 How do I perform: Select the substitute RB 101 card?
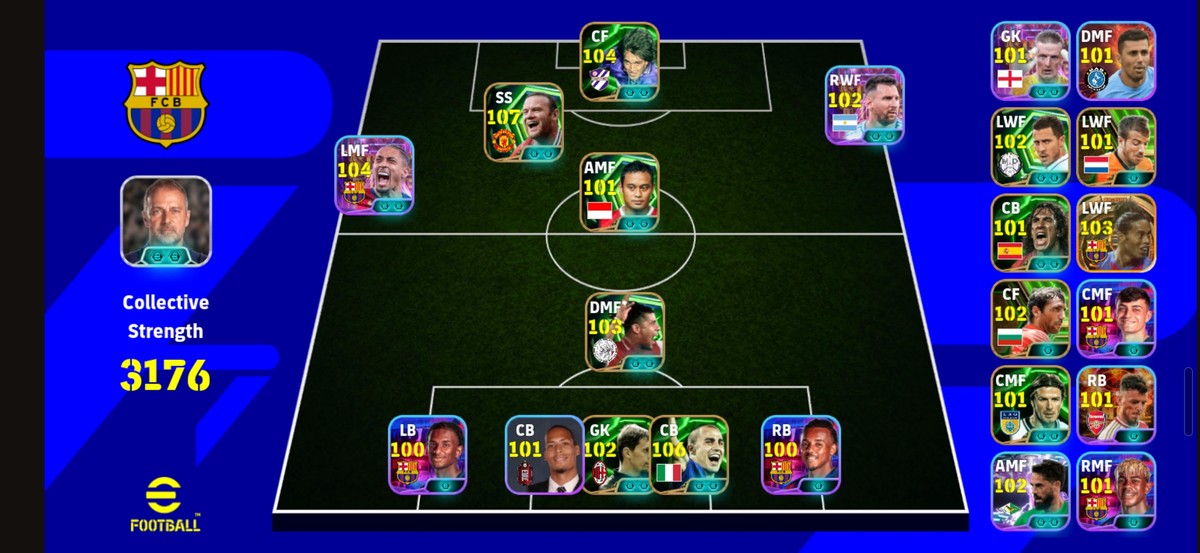click(x=1116, y=404)
